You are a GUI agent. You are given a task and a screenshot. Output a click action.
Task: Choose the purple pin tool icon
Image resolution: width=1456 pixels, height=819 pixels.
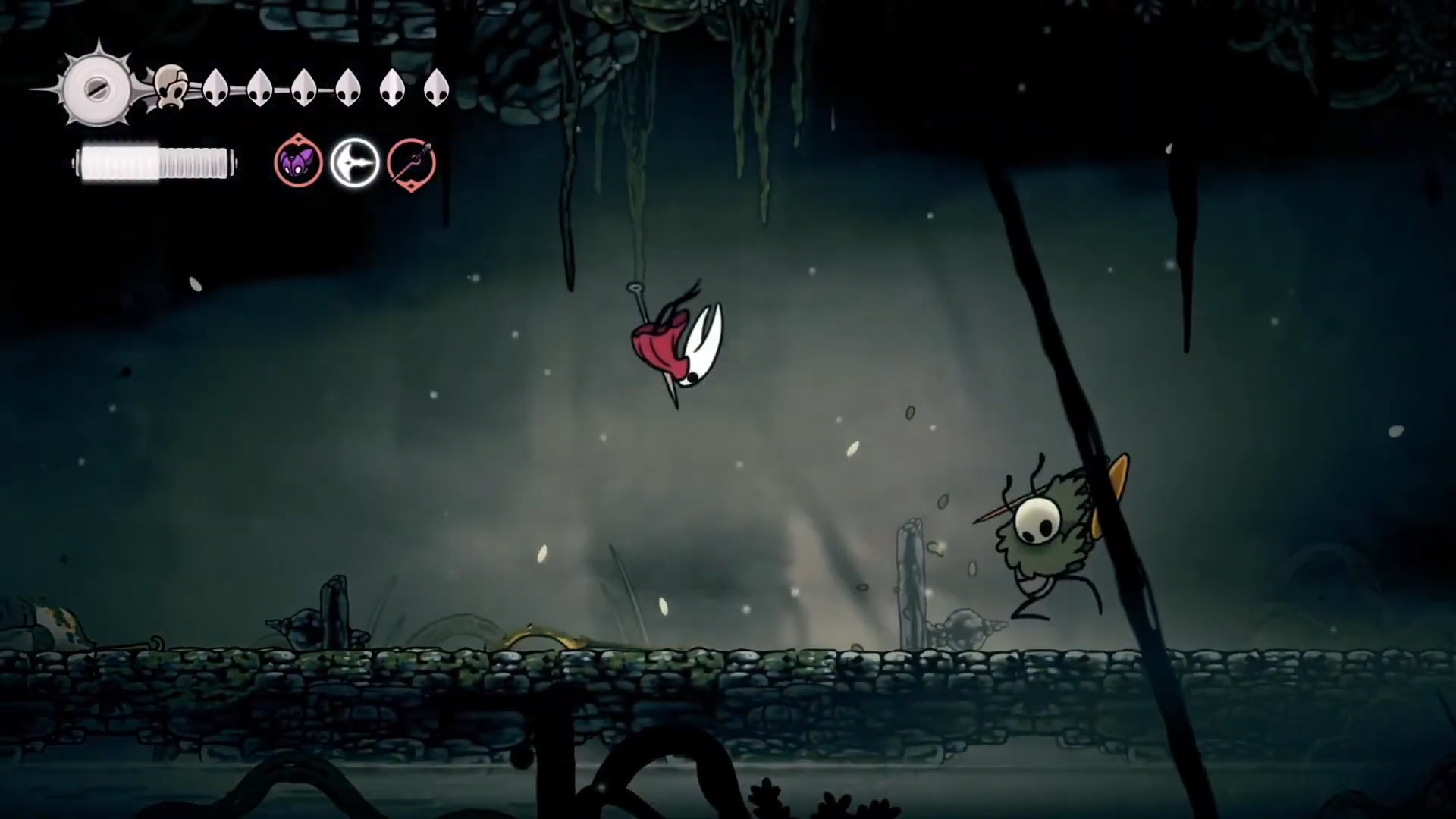click(412, 162)
